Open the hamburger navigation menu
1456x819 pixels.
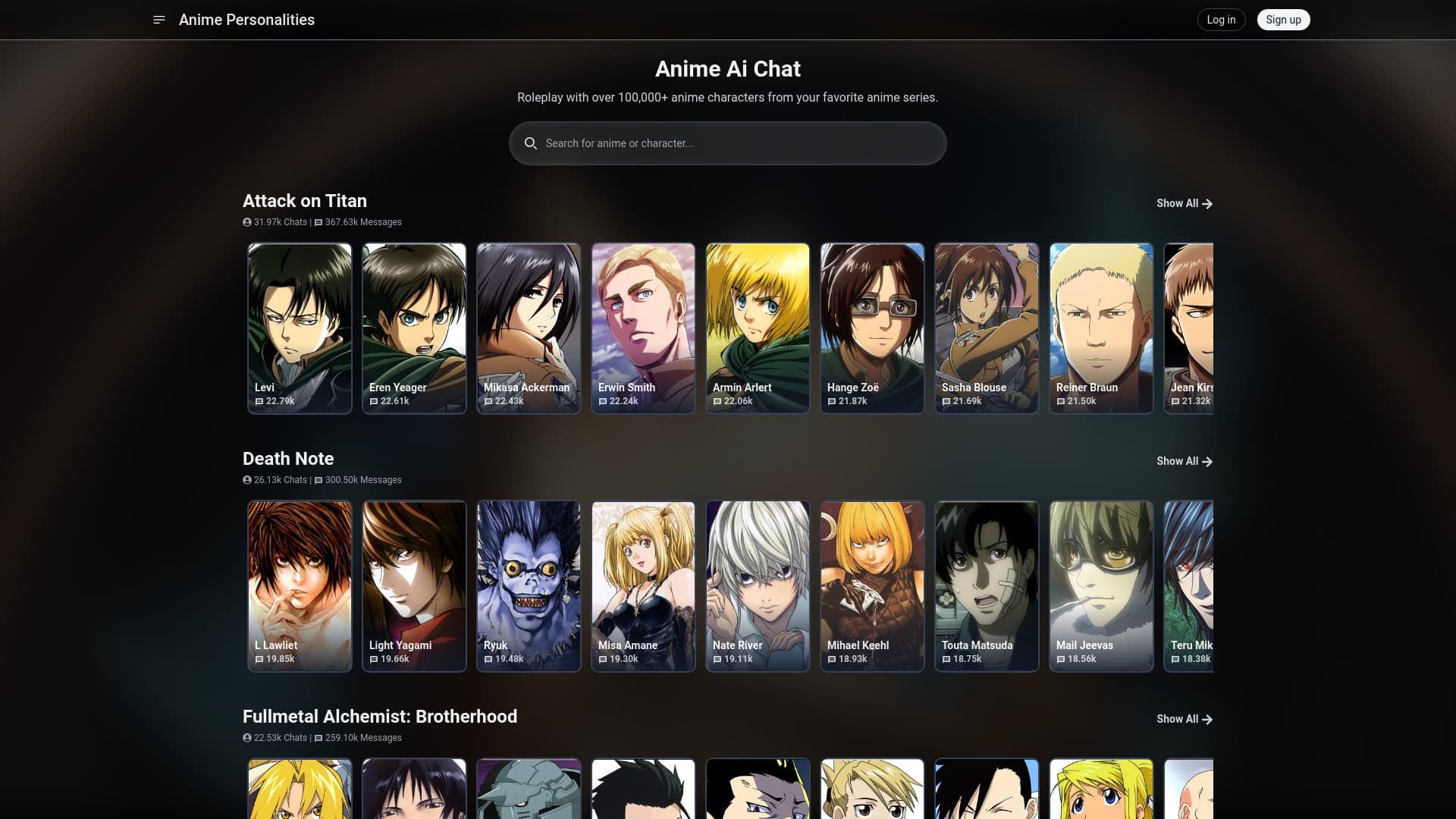pos(158,20)
